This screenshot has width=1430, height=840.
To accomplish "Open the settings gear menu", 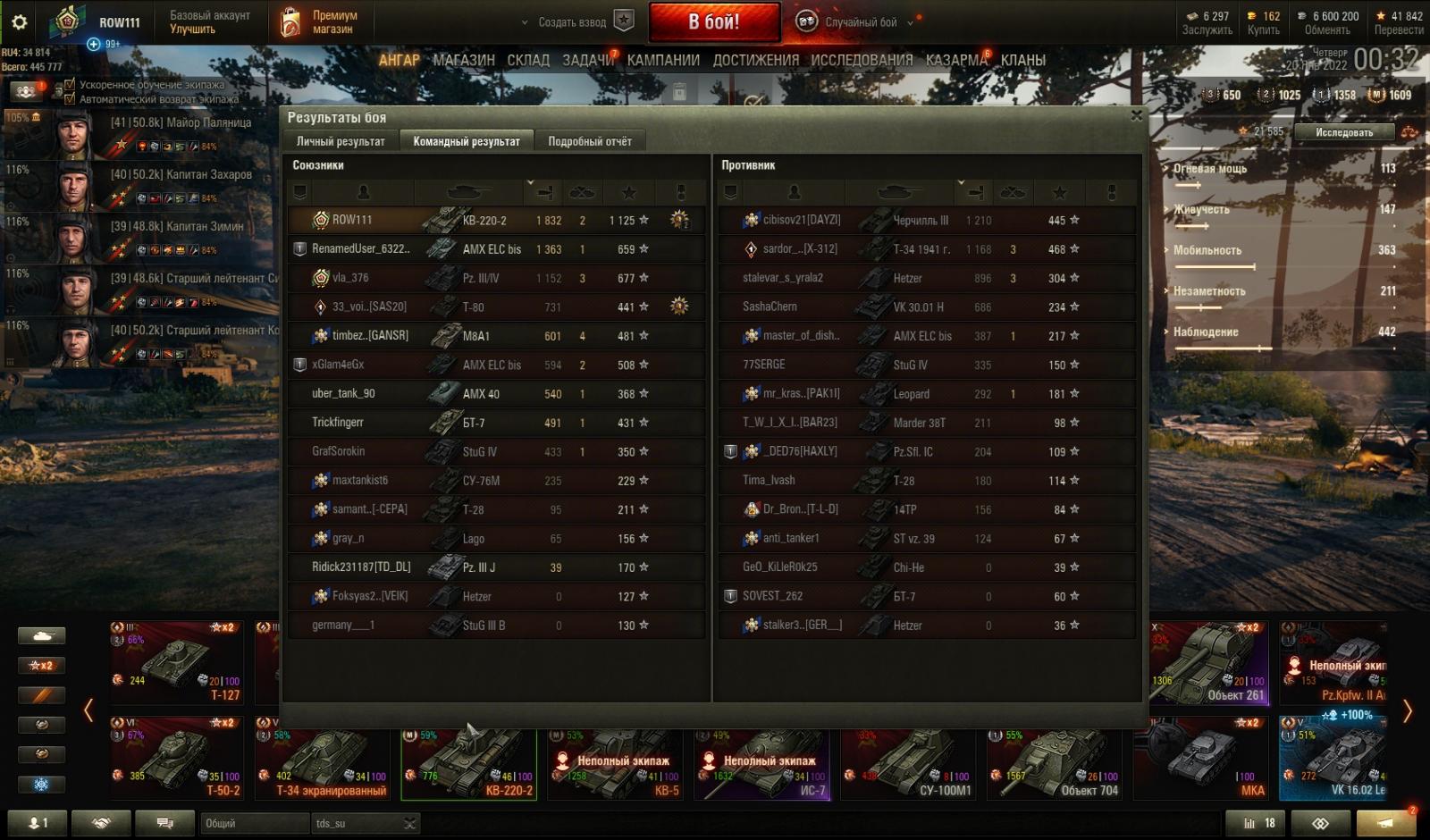I will tap(19, 22).
